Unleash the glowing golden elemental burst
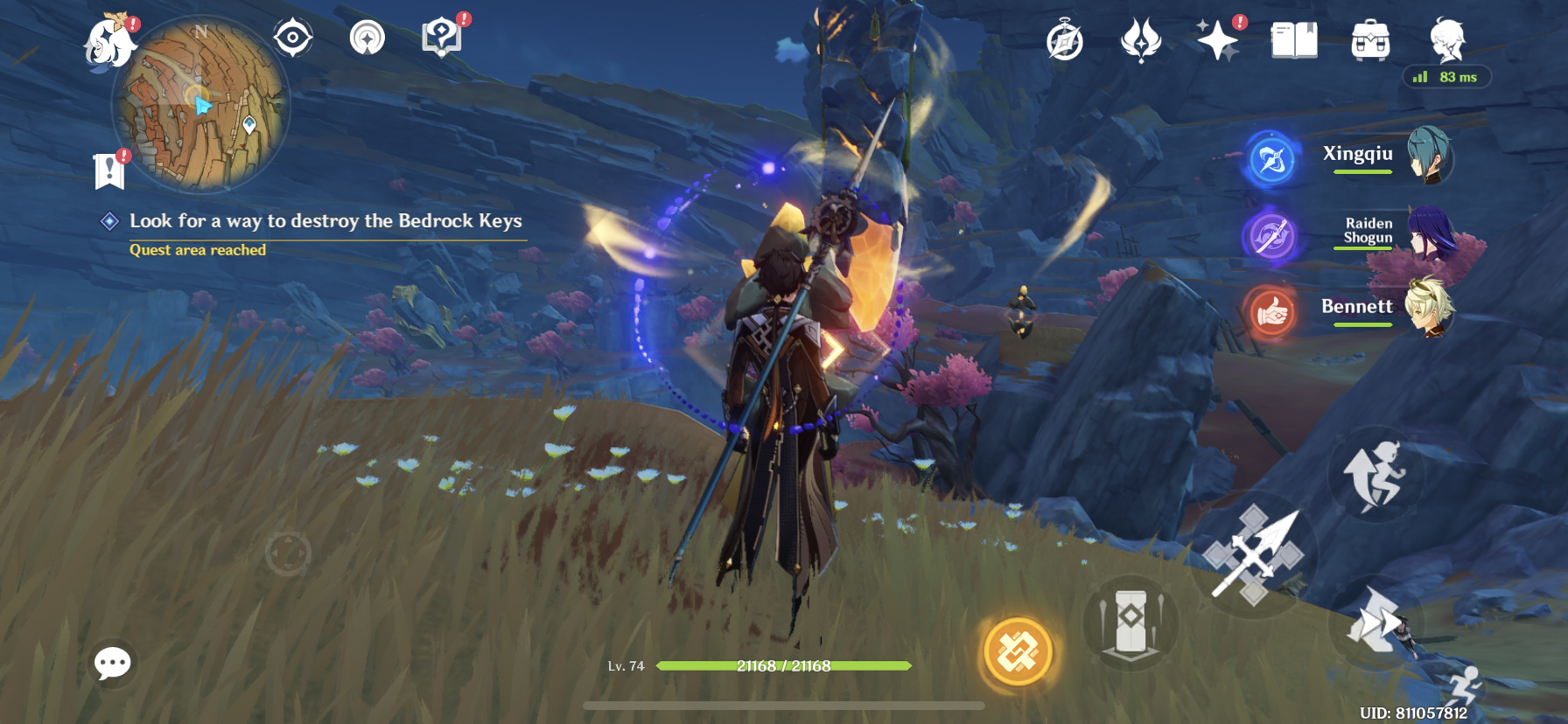The height and width of the screenshot is (724, 1568). [1018, 652]
